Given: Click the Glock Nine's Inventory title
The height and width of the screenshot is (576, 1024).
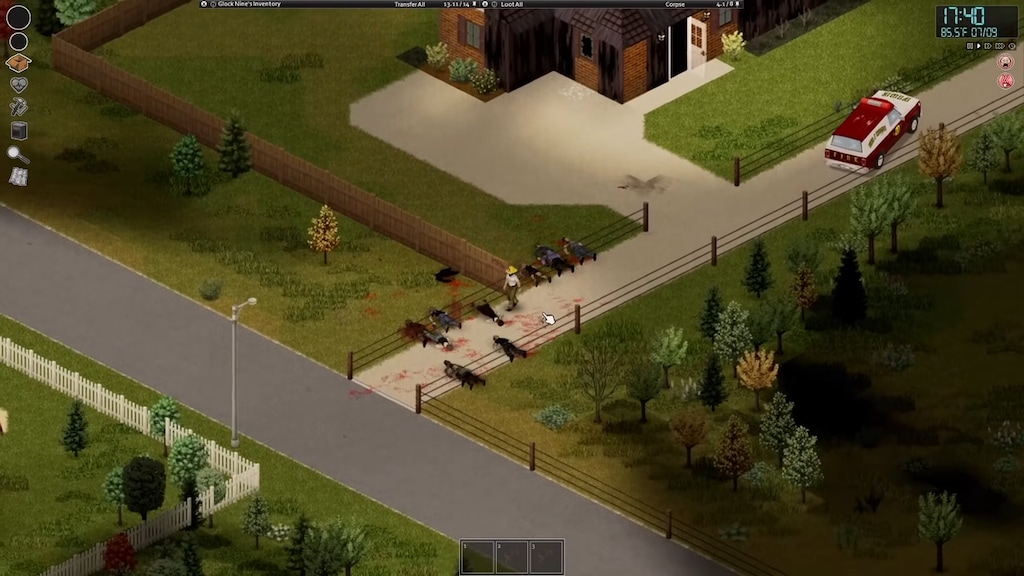Looking at the screenshot, I should [x=245, y=4].
